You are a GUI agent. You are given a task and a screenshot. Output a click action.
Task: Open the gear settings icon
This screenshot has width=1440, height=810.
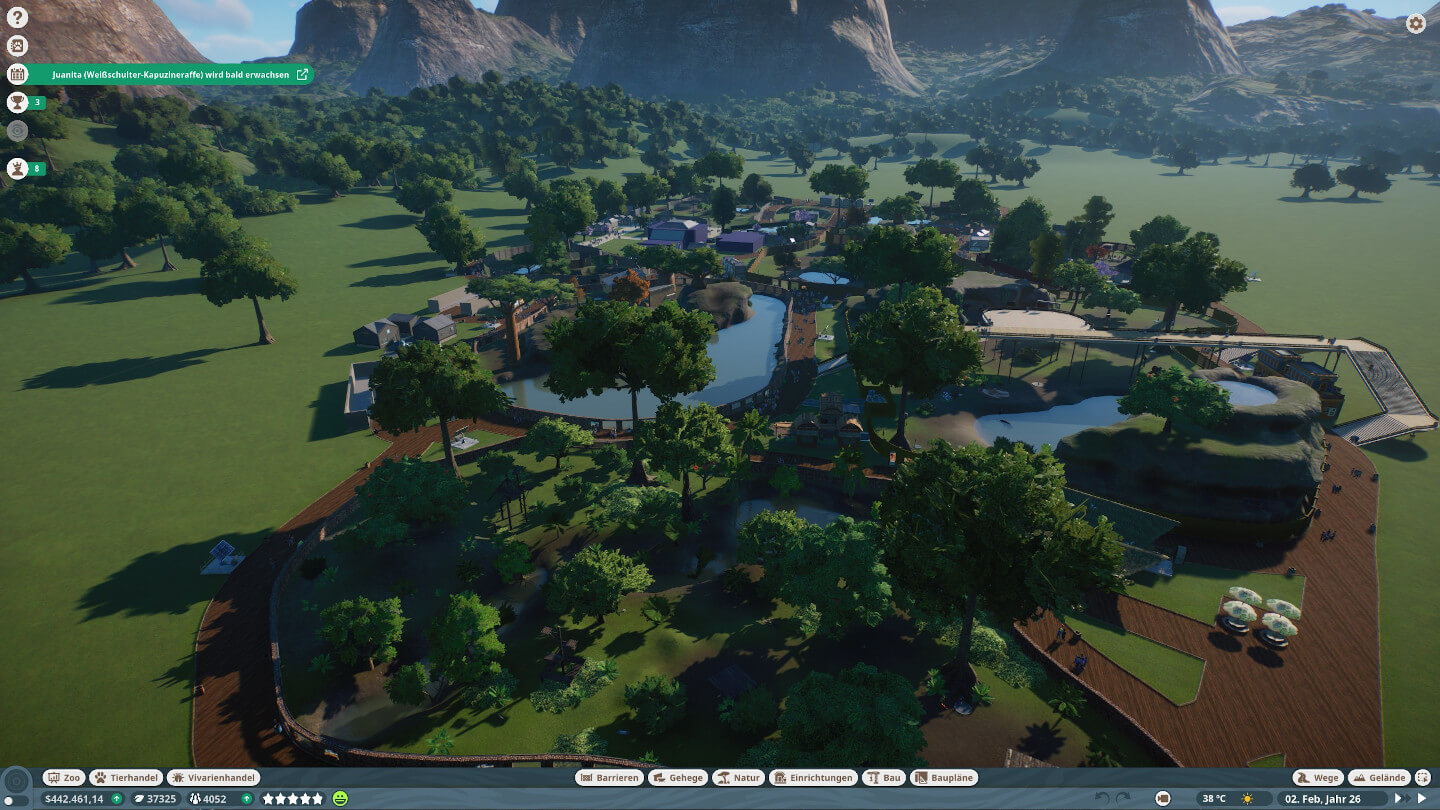point(1416,24)
